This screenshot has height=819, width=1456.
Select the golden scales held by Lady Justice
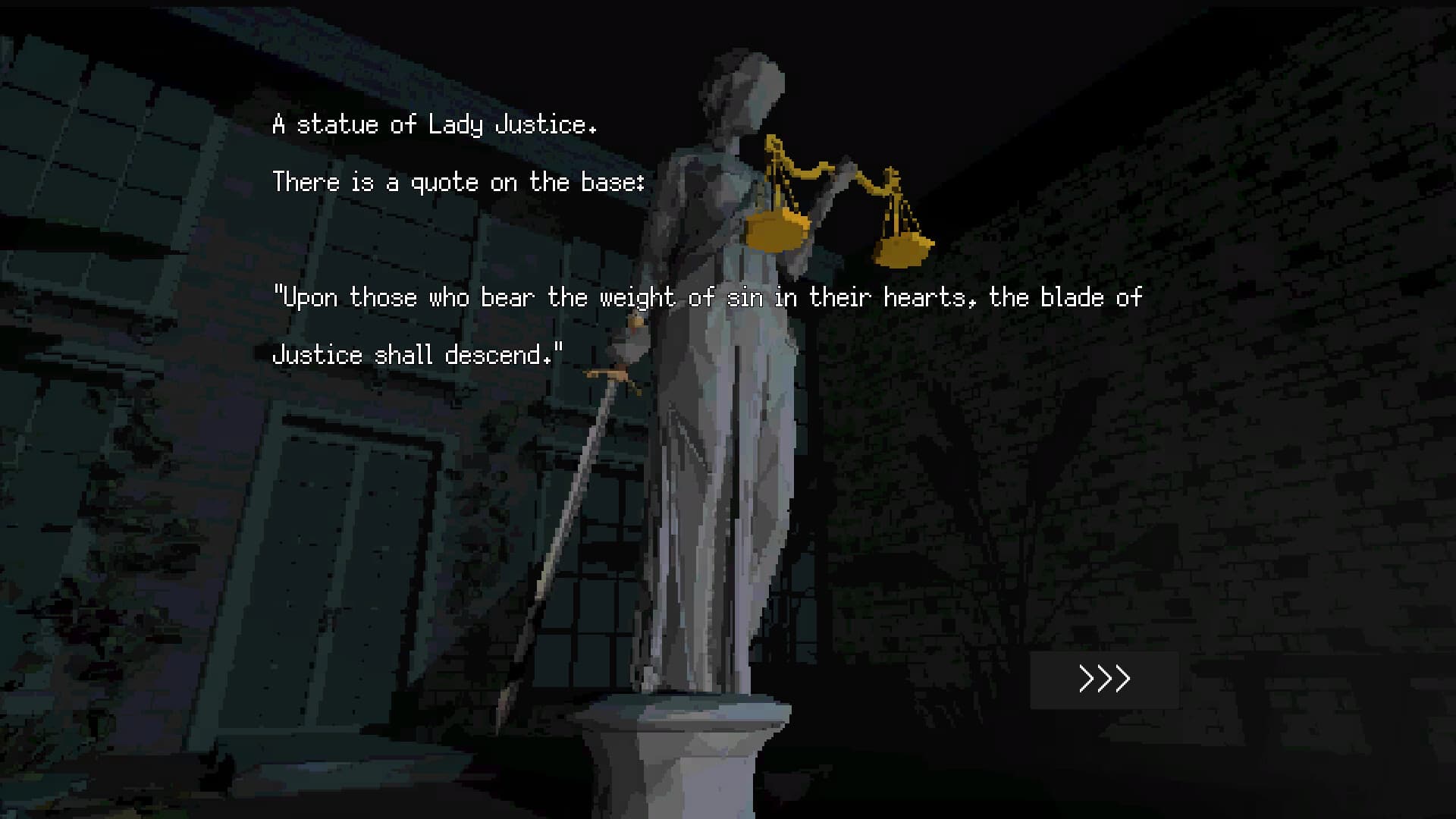(827, 190)
